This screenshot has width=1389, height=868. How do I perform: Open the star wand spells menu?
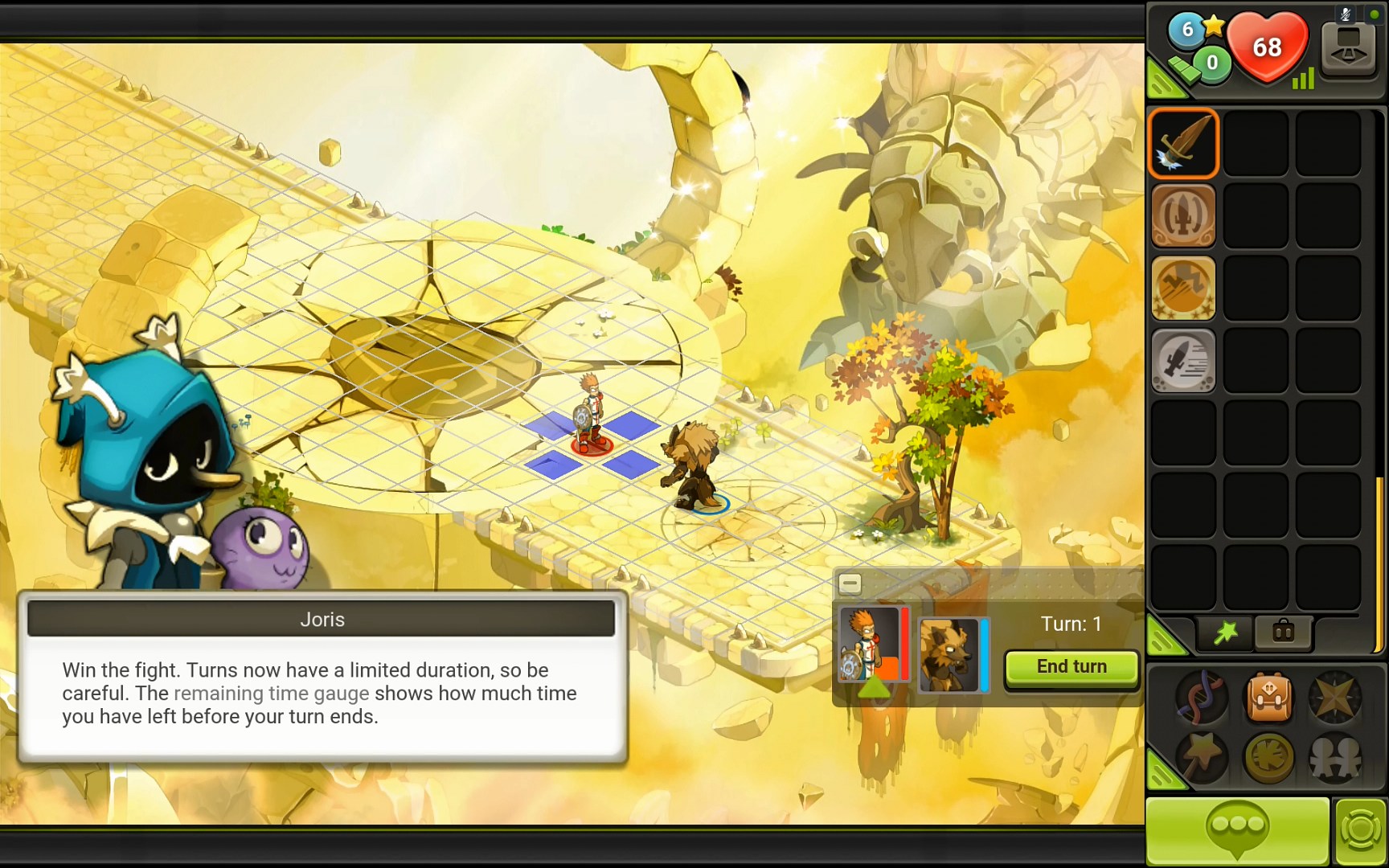click(x=1203, y=756)
